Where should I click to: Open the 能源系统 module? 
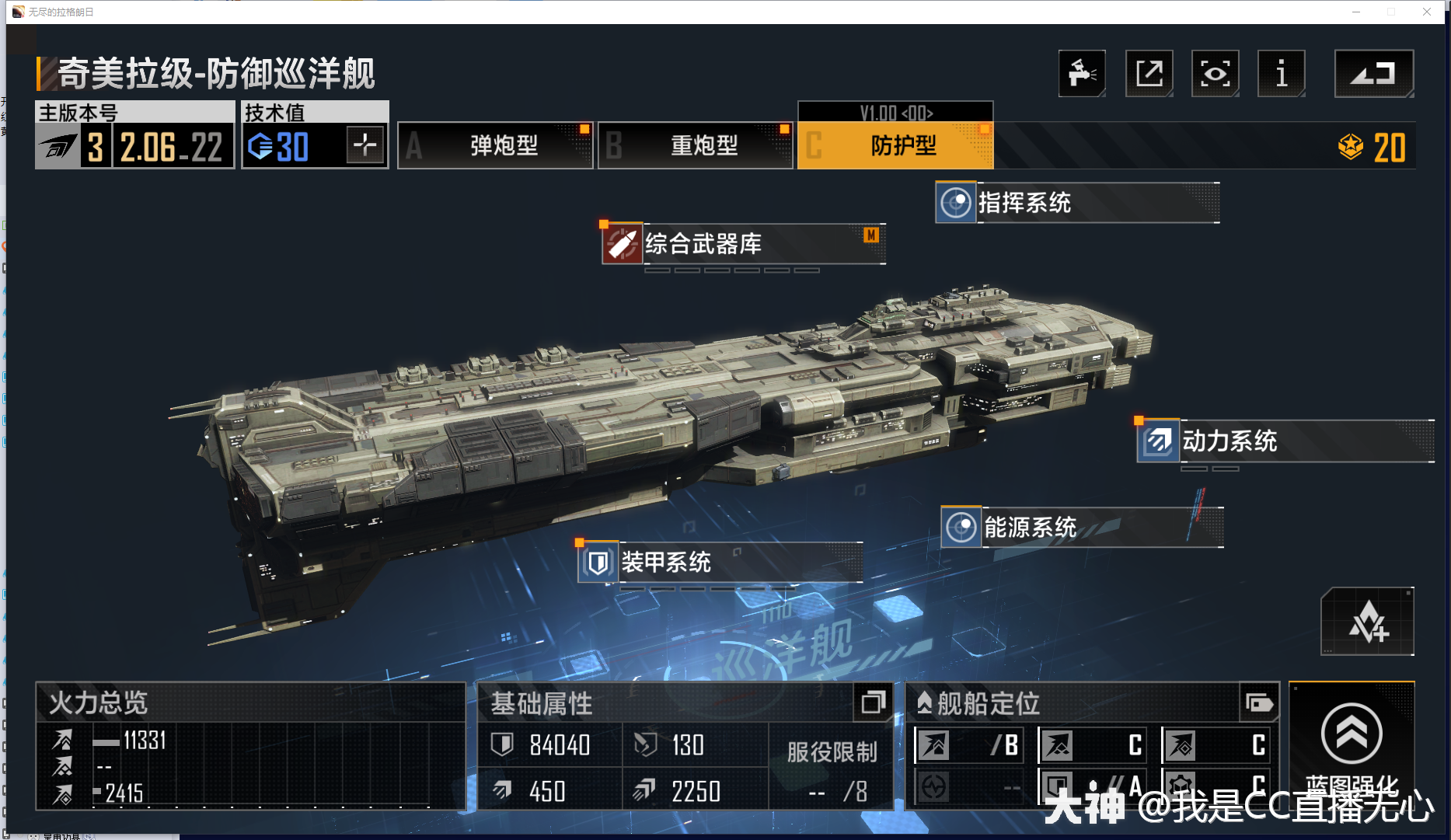[1081, 528]
